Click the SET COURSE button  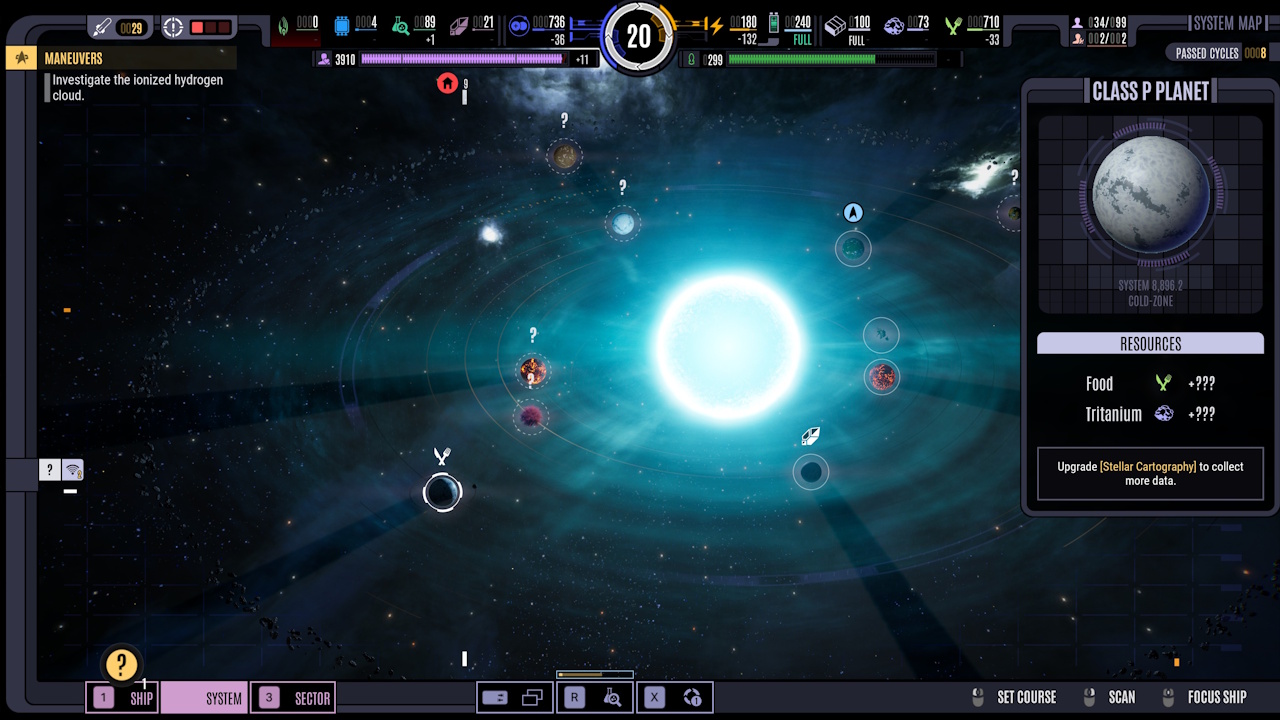click(1026, 697)
